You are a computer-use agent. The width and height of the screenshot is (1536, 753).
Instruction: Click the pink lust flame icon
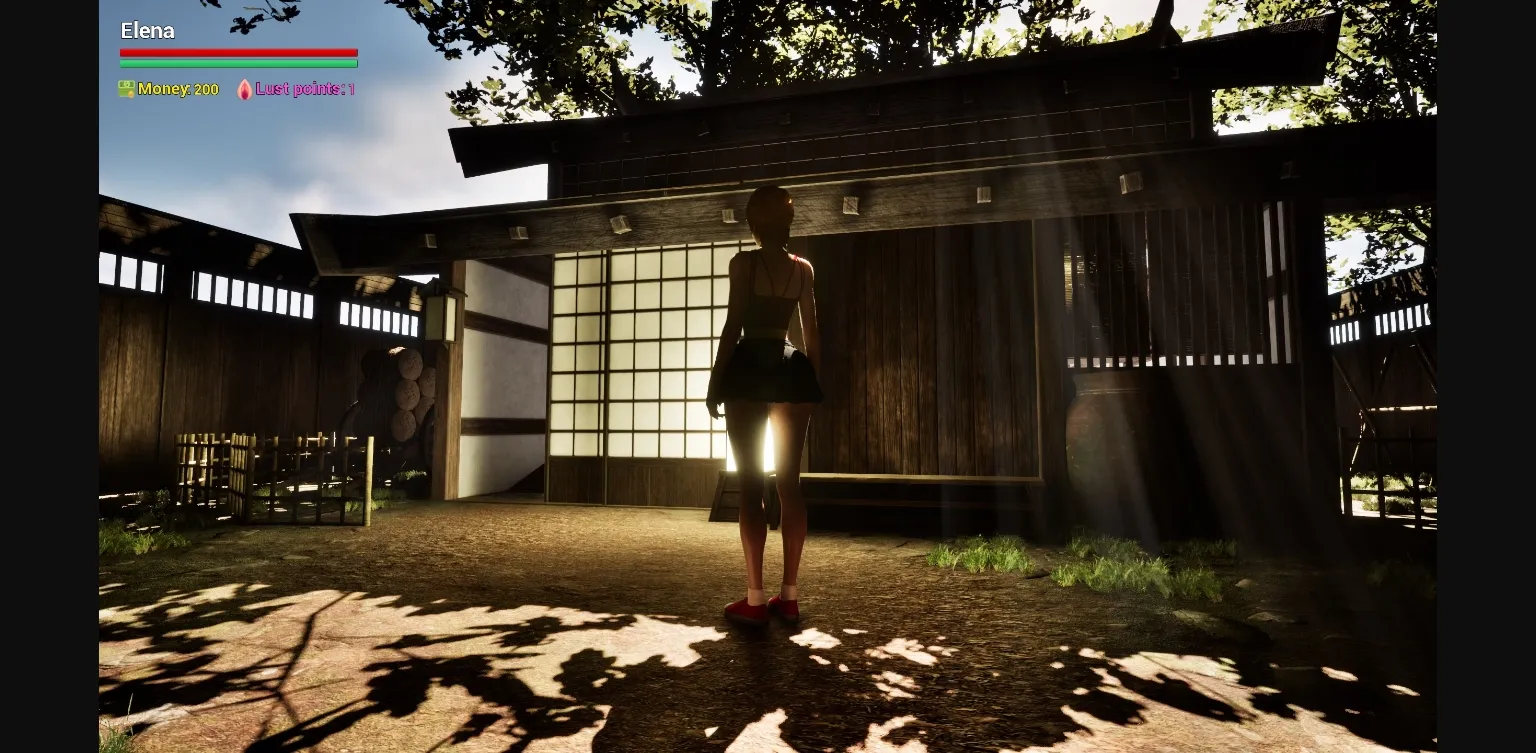(243, 89)
